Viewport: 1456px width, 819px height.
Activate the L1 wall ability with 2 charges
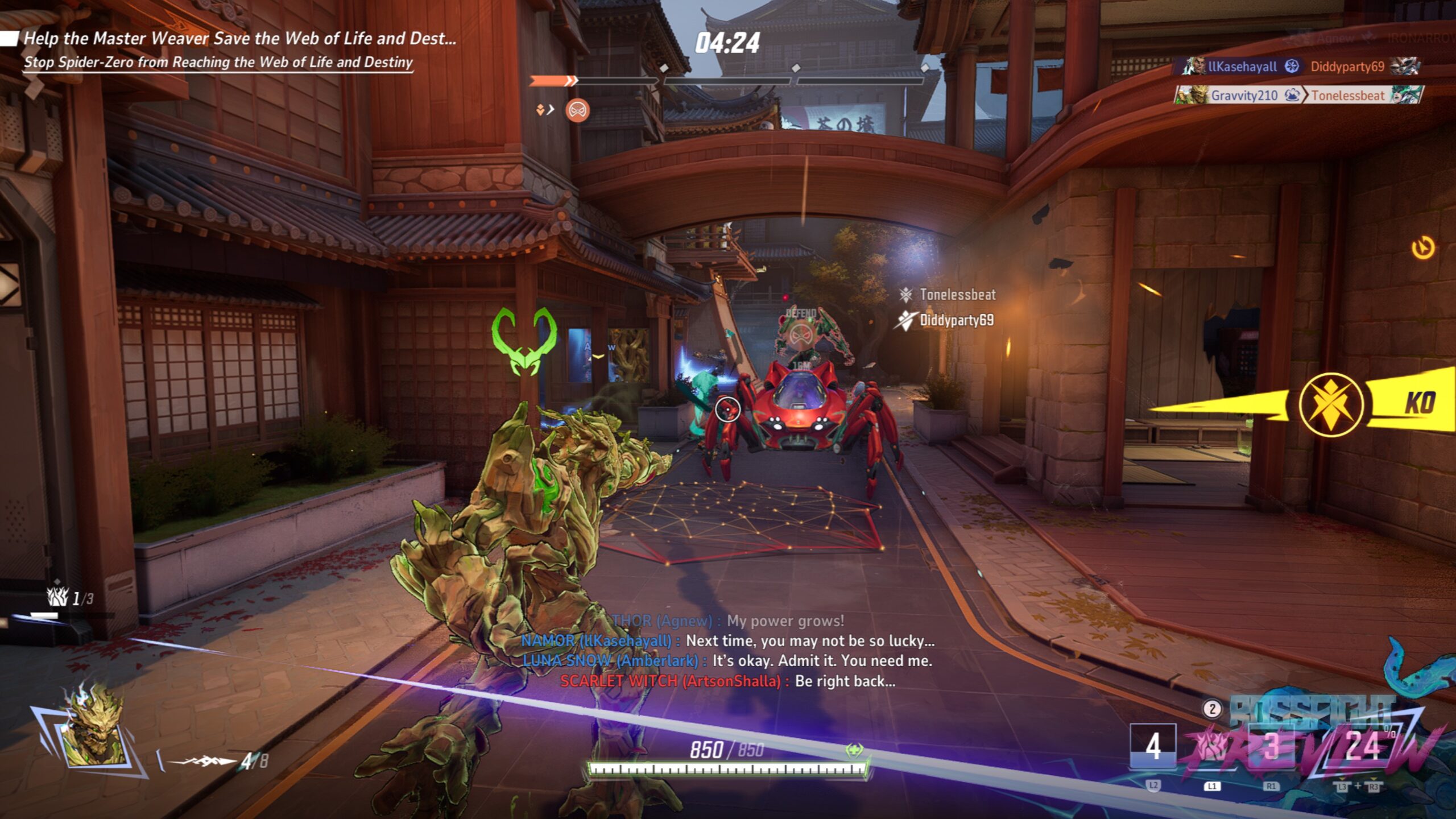tap(1212, 747)
